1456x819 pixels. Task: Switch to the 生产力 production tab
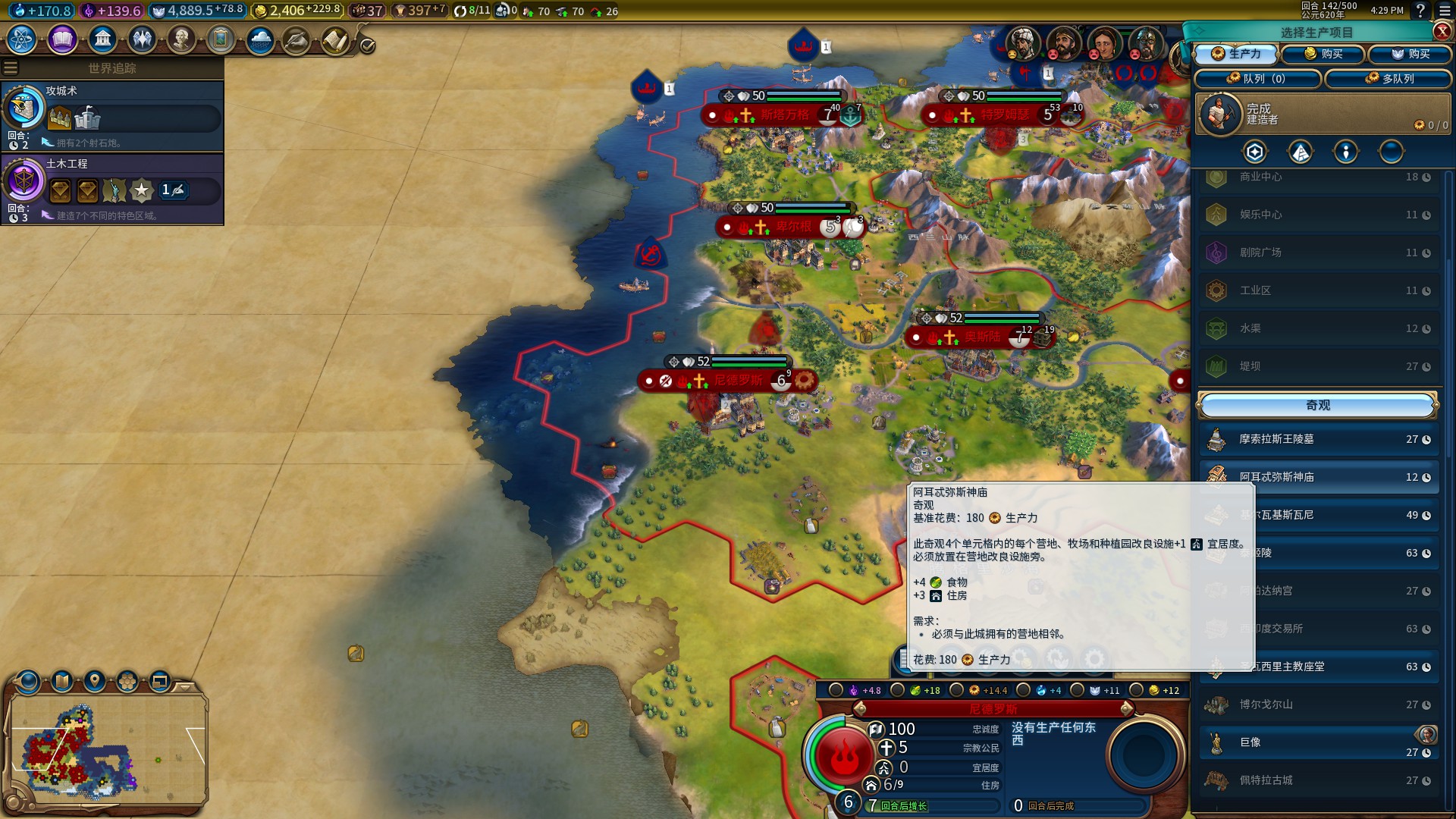click(1236, 54)
